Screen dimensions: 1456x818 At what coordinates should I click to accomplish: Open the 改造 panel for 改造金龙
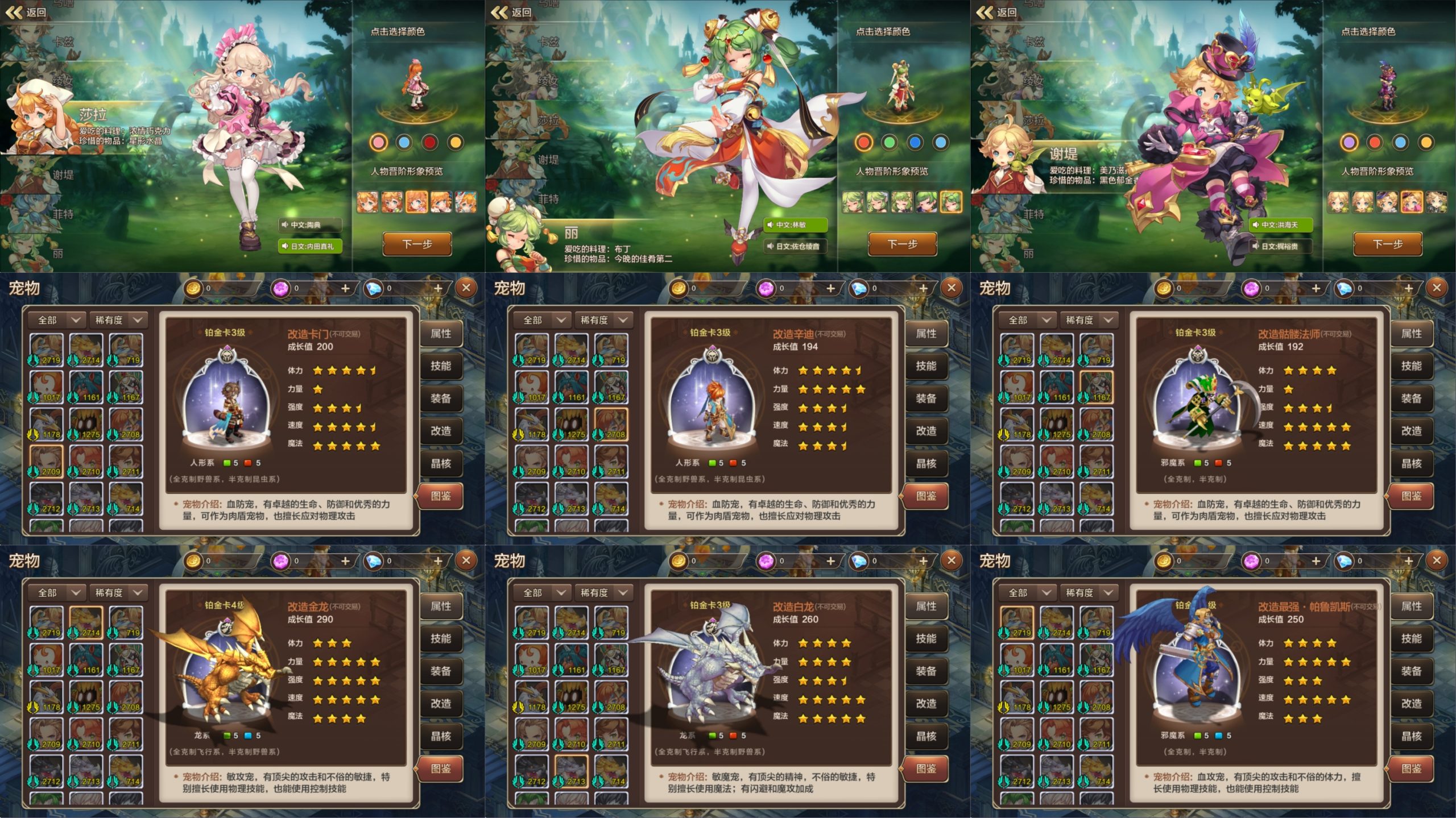click(x=442, y=703)
